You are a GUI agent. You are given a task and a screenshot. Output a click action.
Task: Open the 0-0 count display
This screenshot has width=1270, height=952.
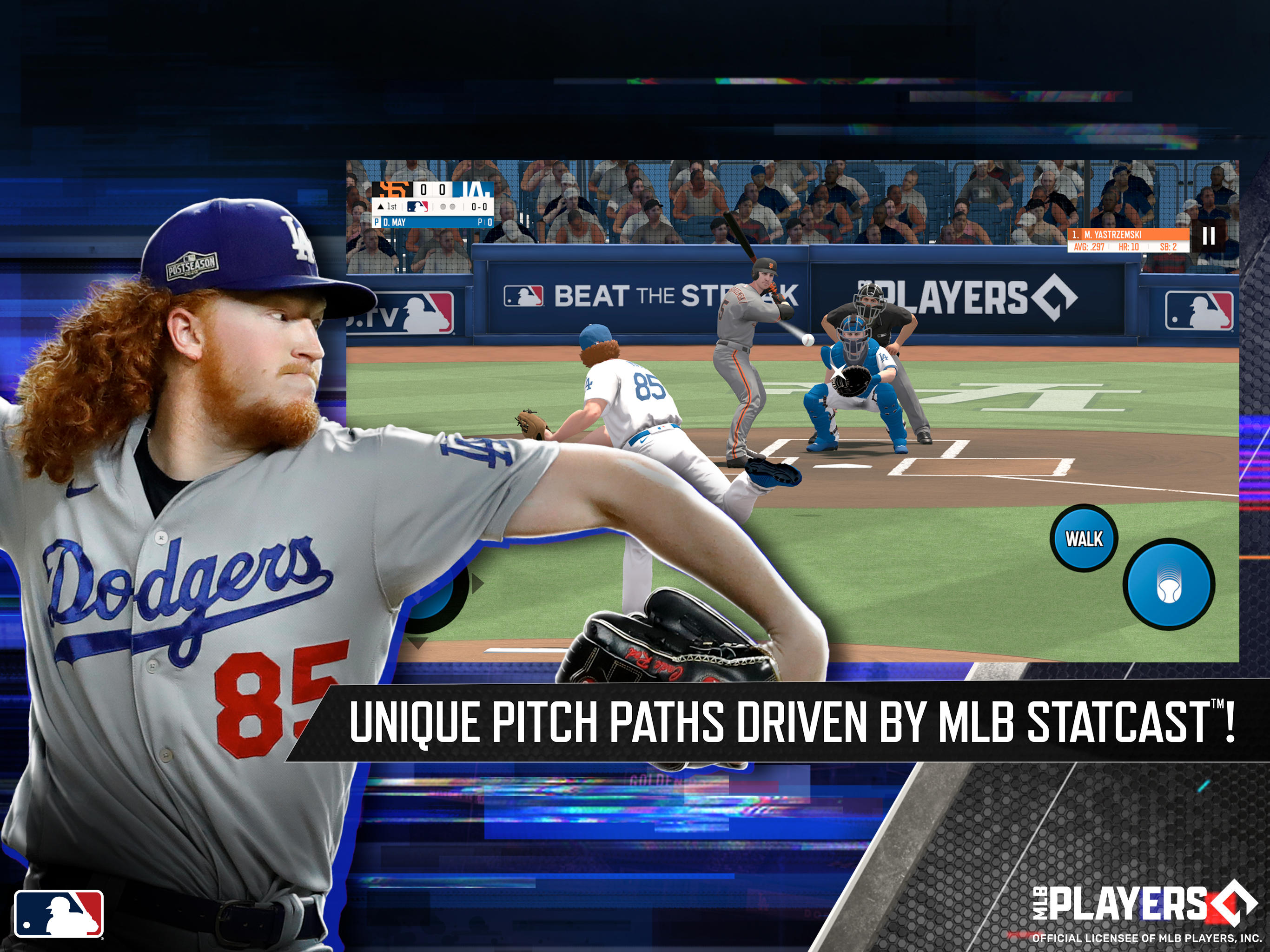pyautogui.click(x=480, y=207)
